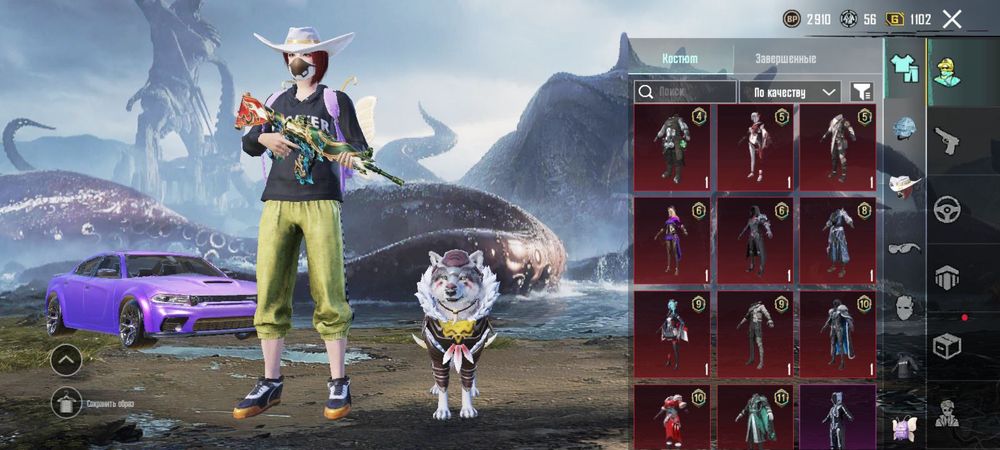Image resolution: width=1000 pixels, height=450 pixels.
Task: Switch to the pistol weapons category
Action: (946, 140)
